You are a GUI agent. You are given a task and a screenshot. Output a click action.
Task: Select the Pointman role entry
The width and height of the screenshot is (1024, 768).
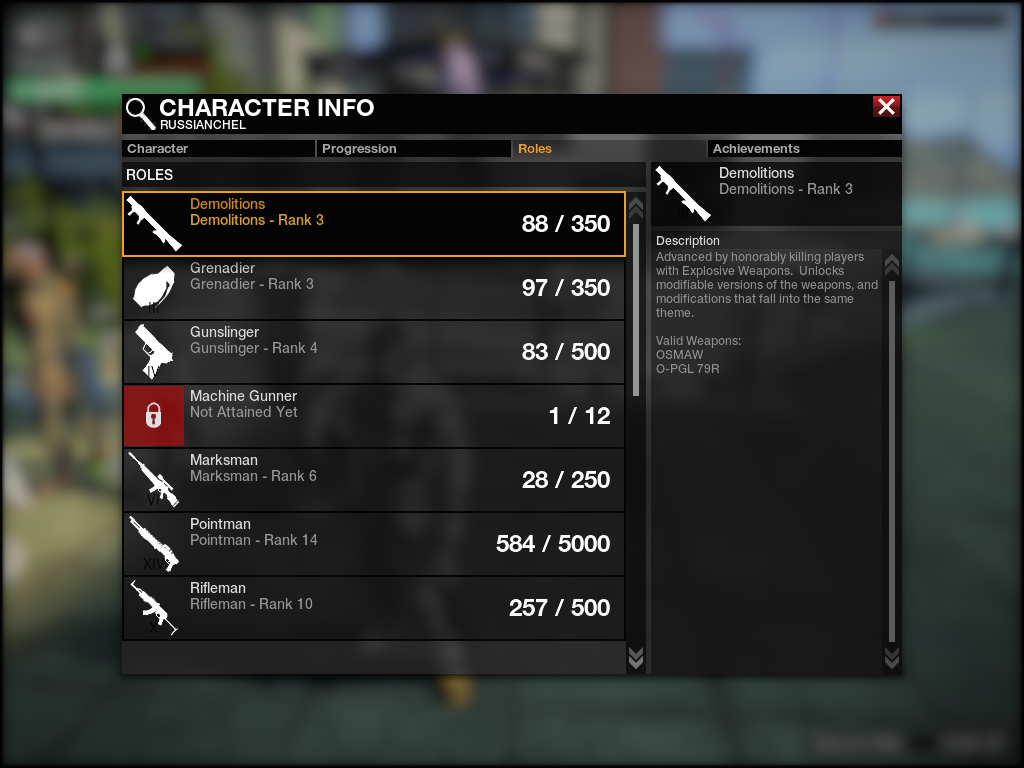click(x=373, y=544)
